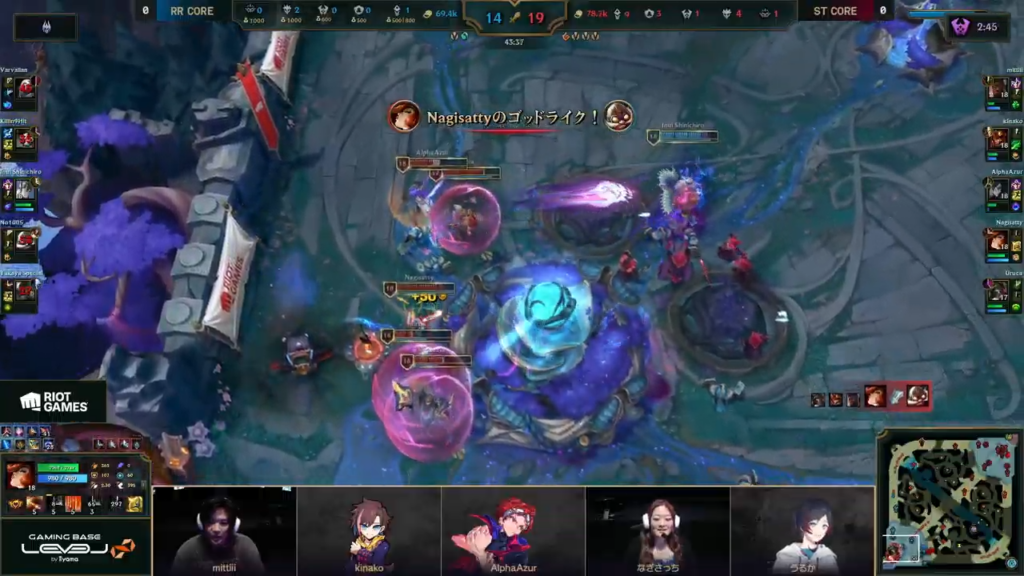Click kinako's avatar panel

pyautogui.click(x=369, y=530)
